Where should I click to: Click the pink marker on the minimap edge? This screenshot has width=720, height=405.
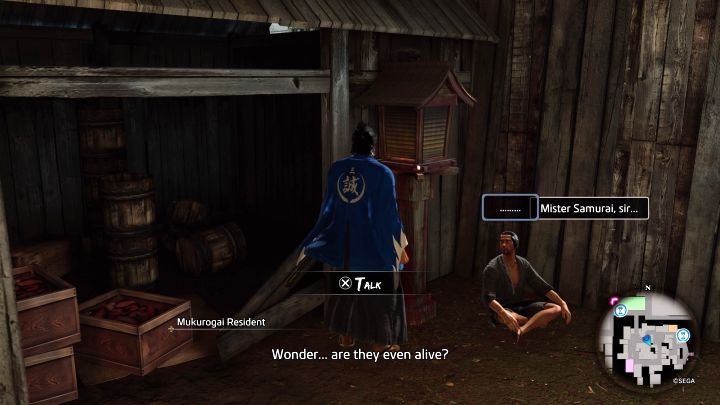coord(613,301)
